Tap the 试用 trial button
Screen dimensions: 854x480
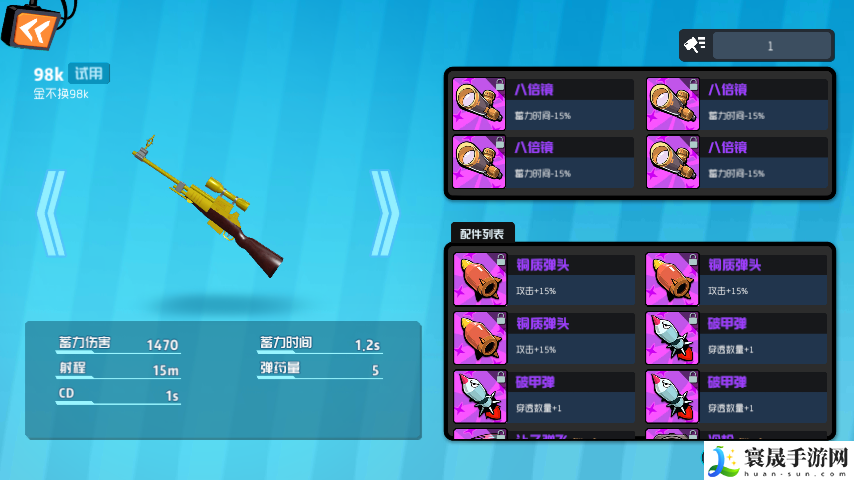pos(90,73)
